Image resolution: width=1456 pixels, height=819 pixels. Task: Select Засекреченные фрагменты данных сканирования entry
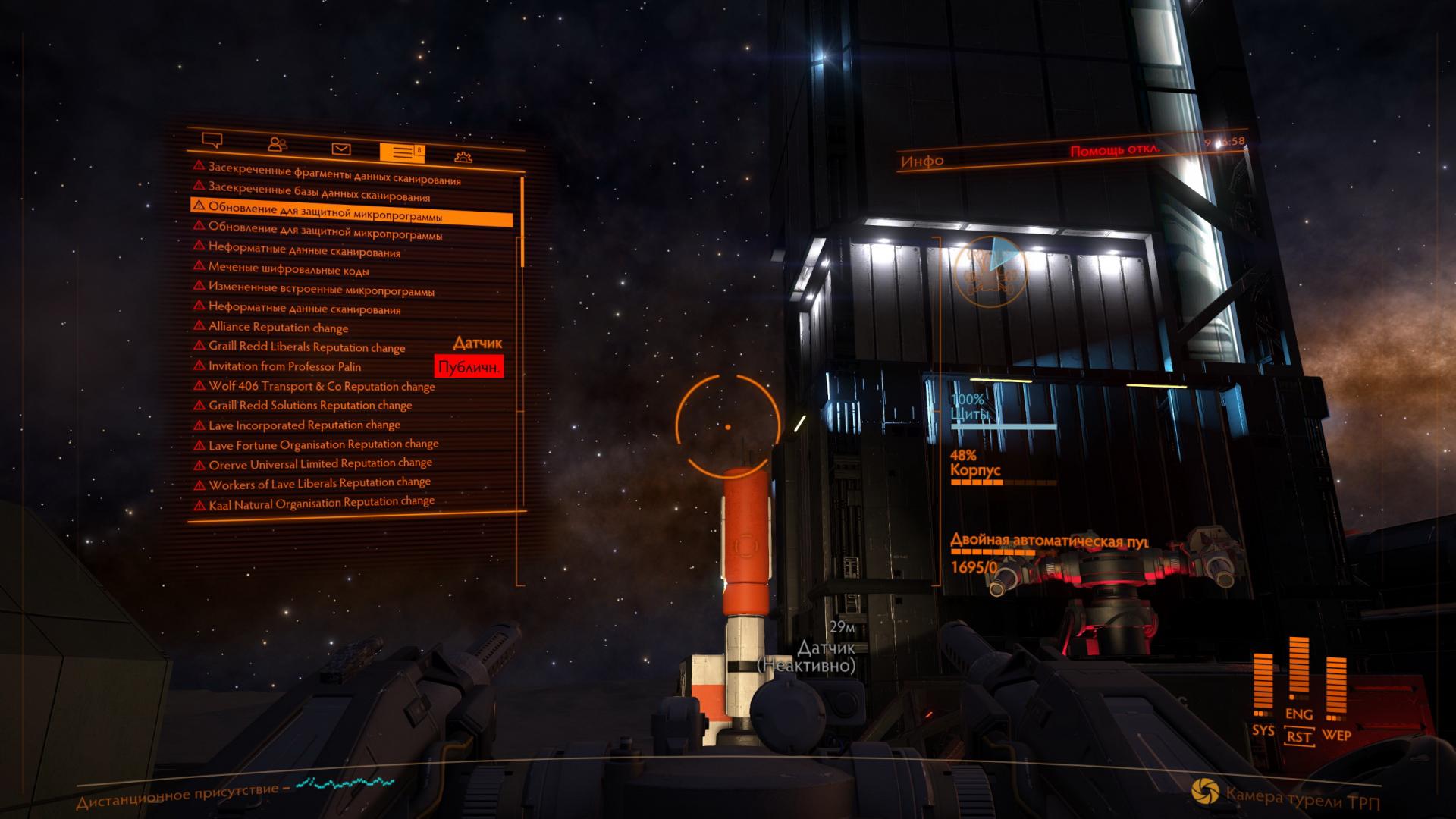334,173
